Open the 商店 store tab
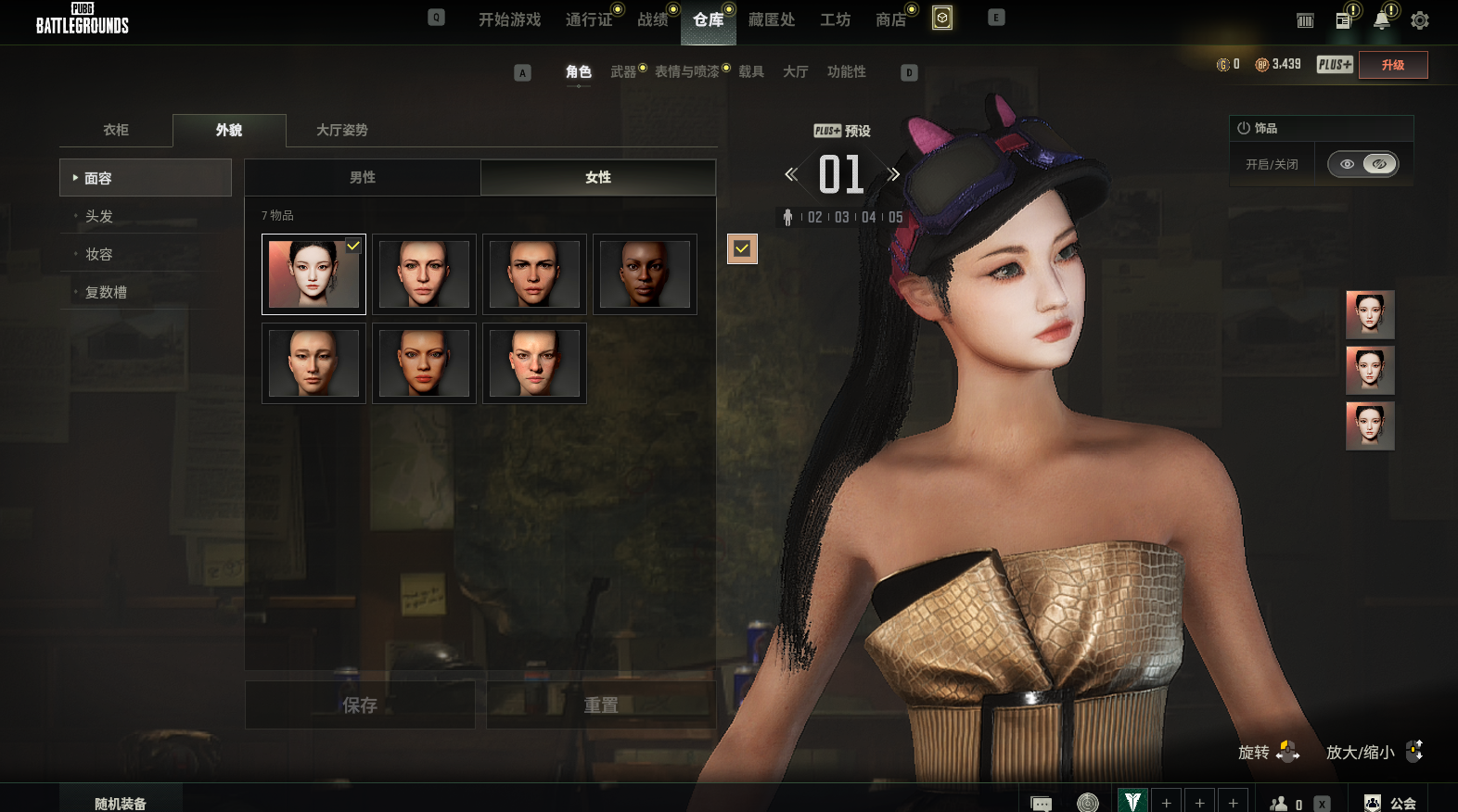This screenshot has height=812, width=1458. [x=890, y=19]
